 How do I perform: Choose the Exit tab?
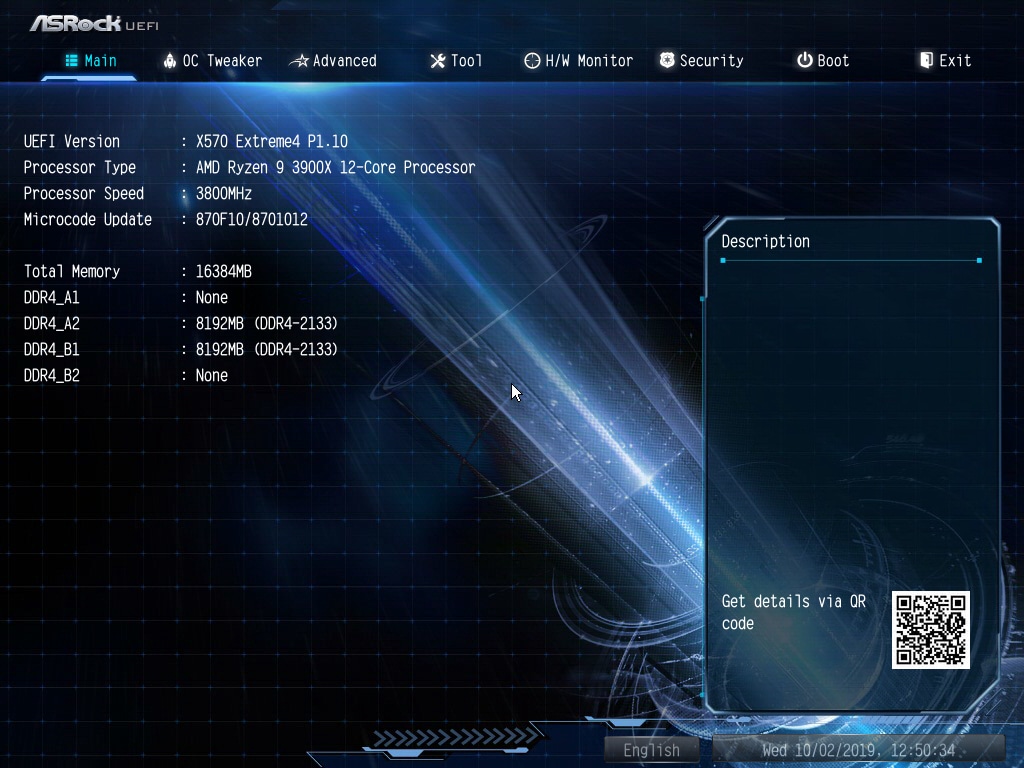[945, 61]
